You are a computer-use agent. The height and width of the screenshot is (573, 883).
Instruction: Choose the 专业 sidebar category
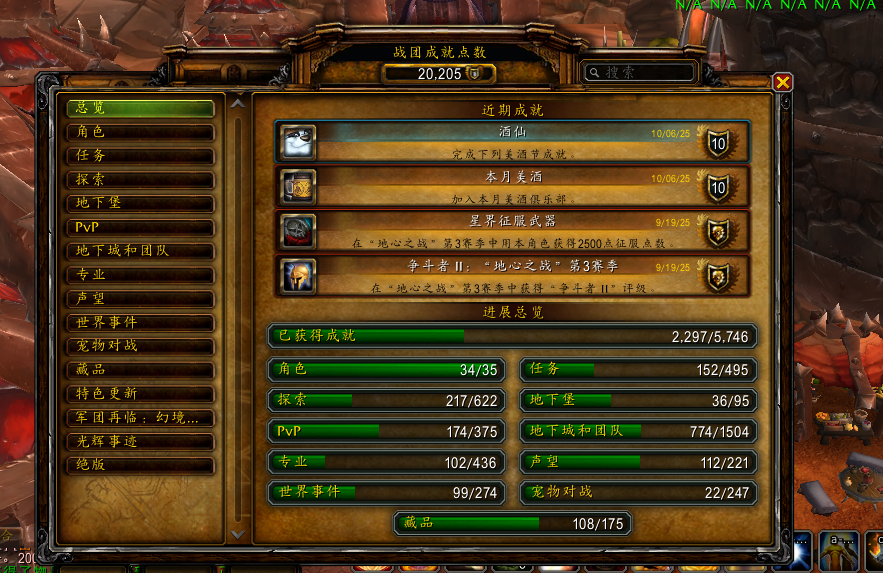[140, 275]
